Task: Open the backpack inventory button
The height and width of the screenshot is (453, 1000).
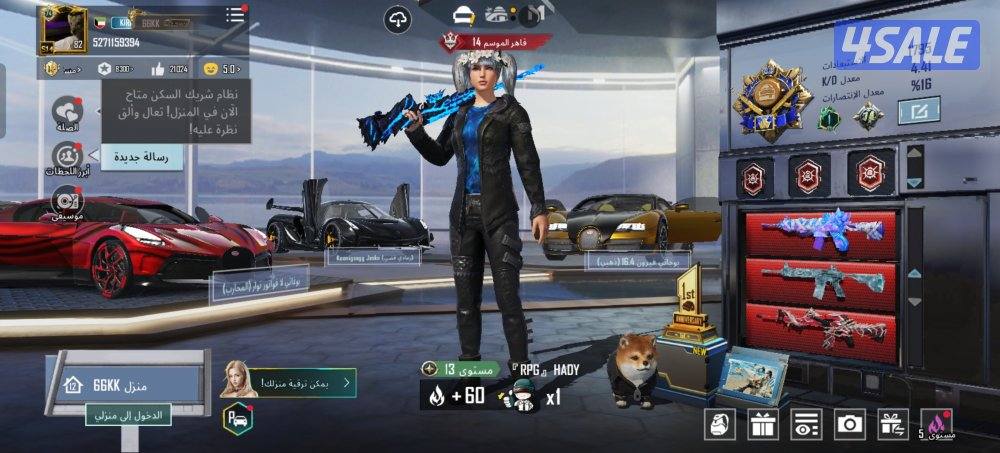Action: 719,424
